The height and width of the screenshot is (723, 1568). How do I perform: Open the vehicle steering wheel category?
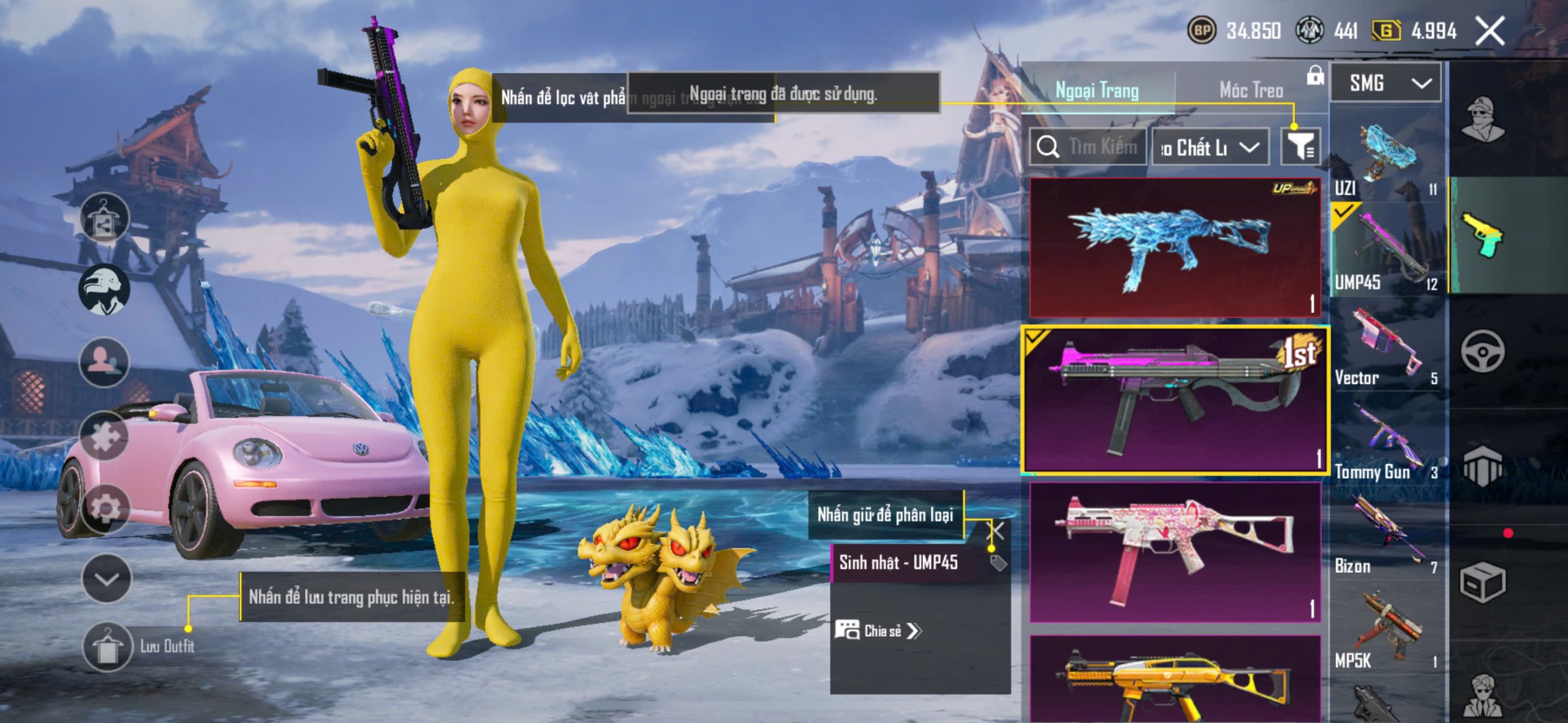point(1482,351)
